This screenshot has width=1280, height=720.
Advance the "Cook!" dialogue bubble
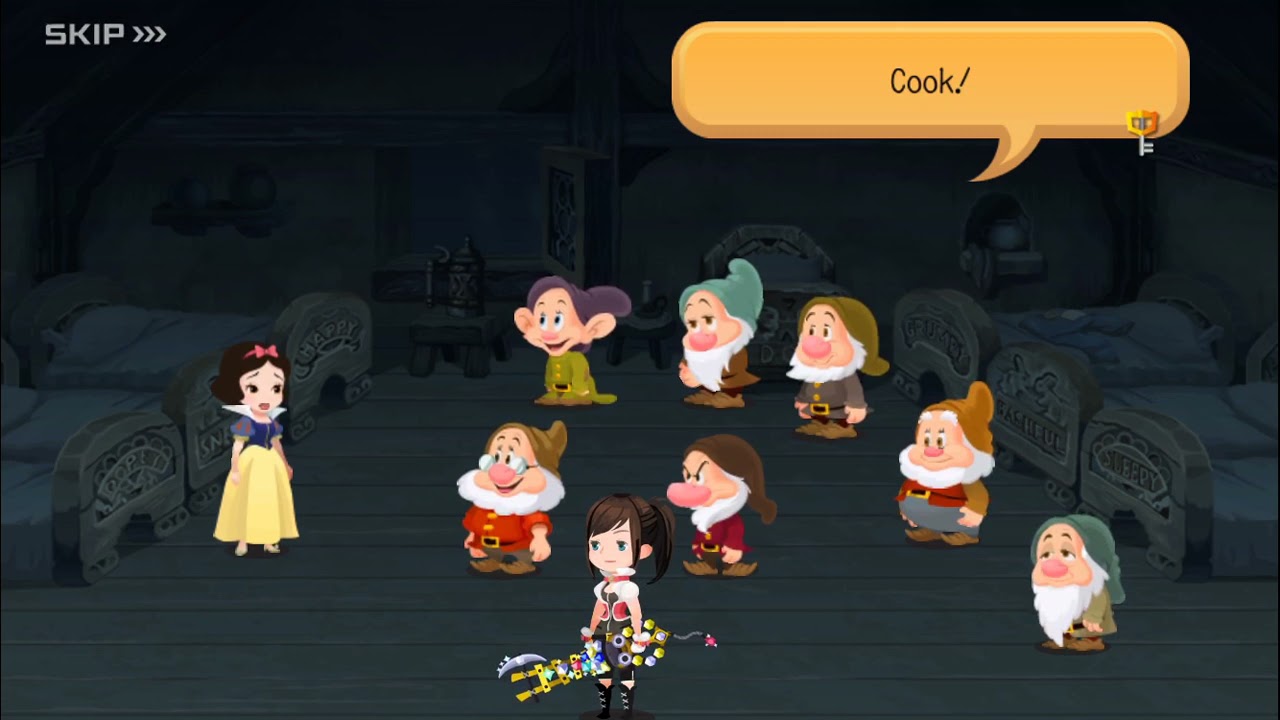point(929,82)
